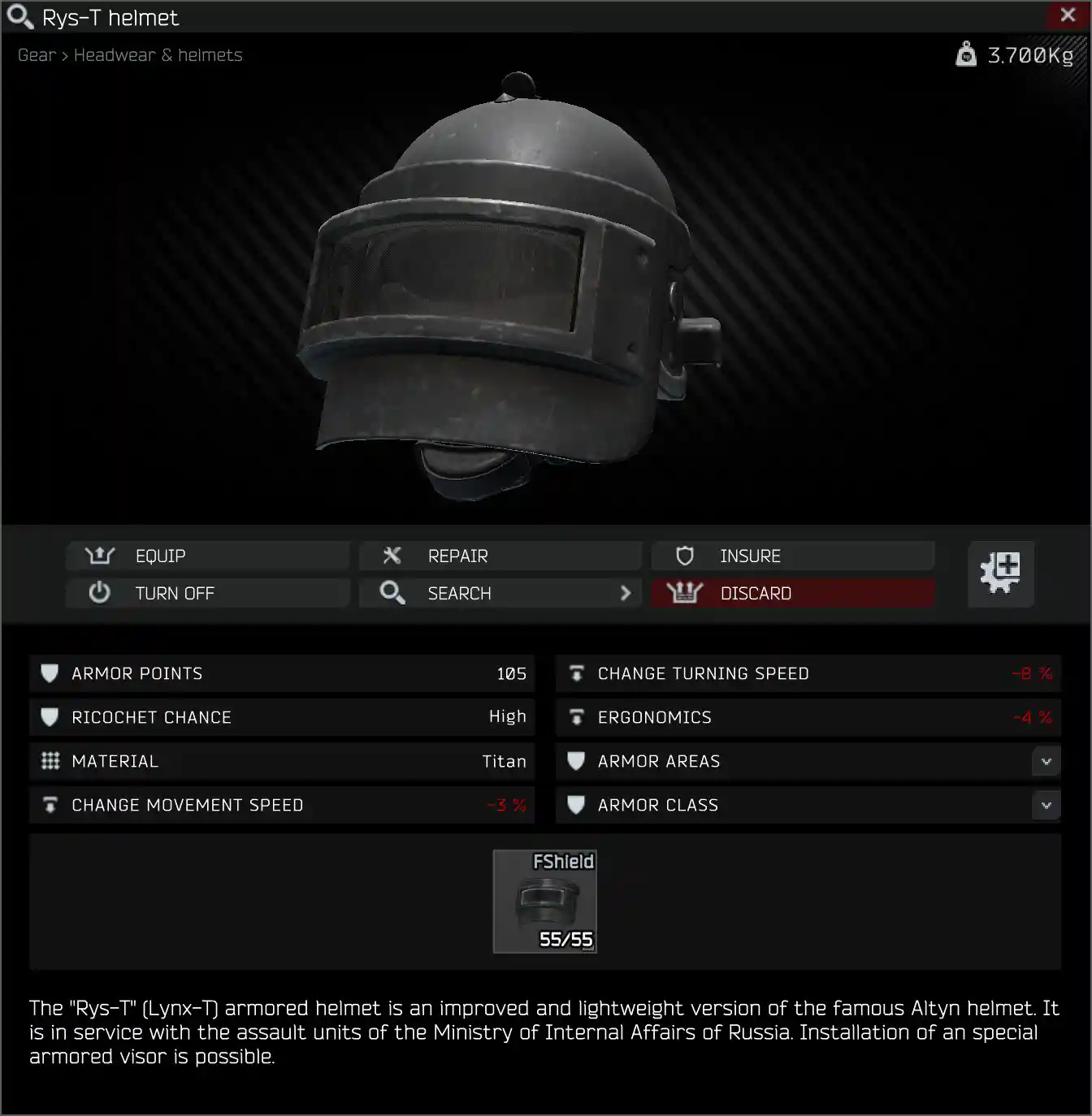Image resolution: width=1092 pixels, height=1116 pixels.
Task: Select the Headwear & helmets breadcrumb
Action: [x=158, y=54]
